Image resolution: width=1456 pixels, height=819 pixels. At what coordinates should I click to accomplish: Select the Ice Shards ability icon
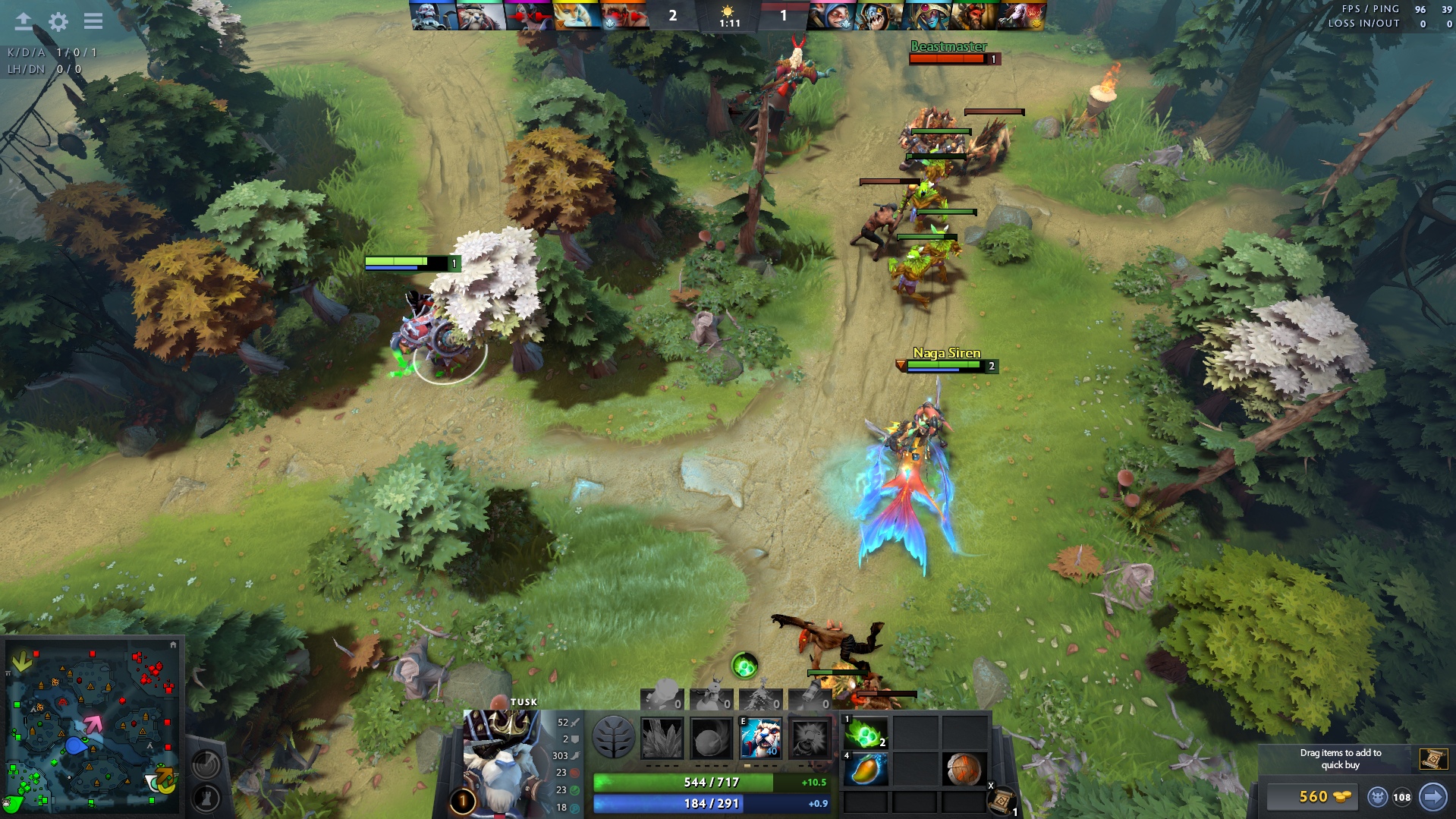coord(662,739)
